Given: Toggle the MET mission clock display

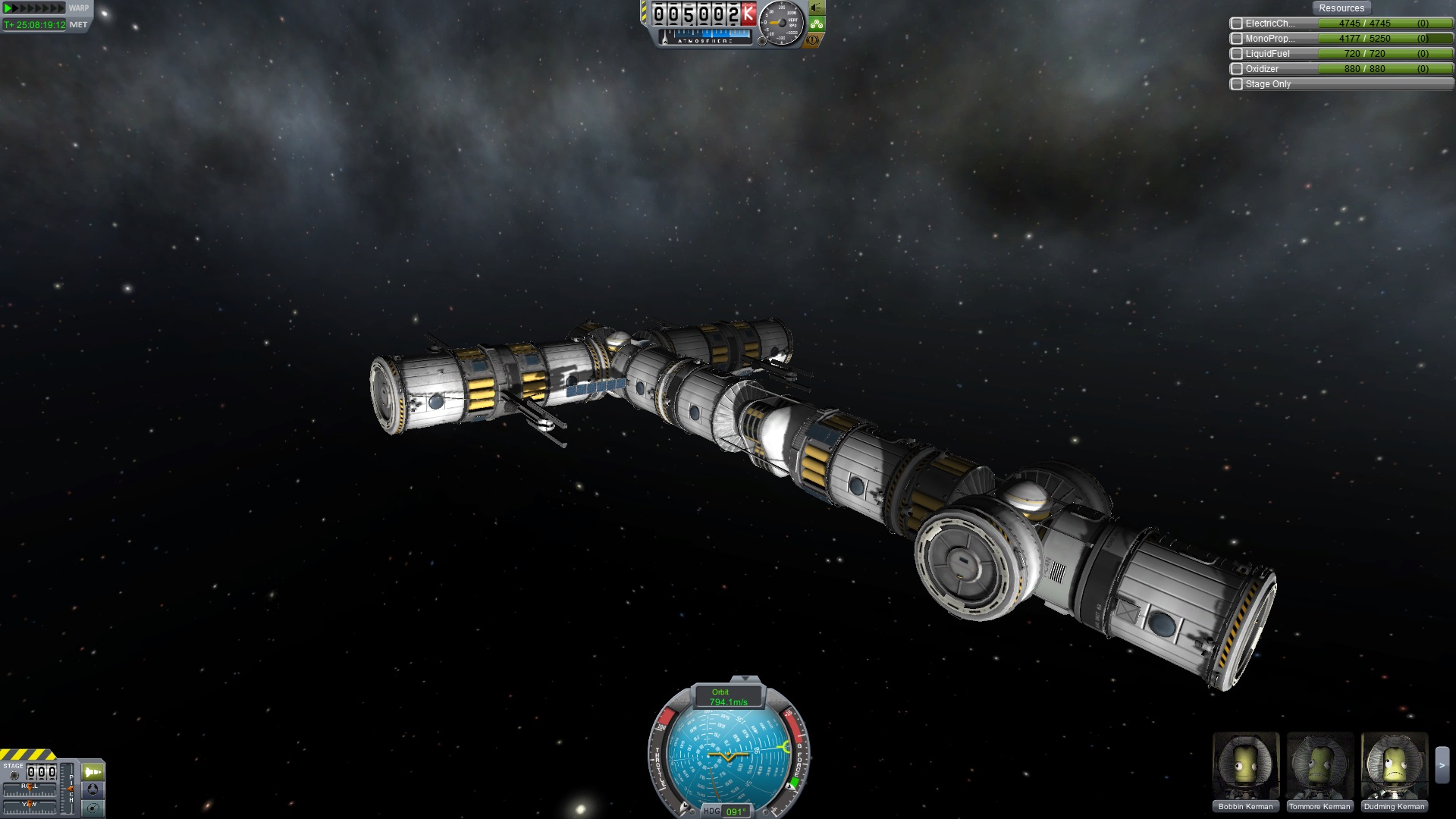Looking at the screenshot, I should (x=78, y=25).
